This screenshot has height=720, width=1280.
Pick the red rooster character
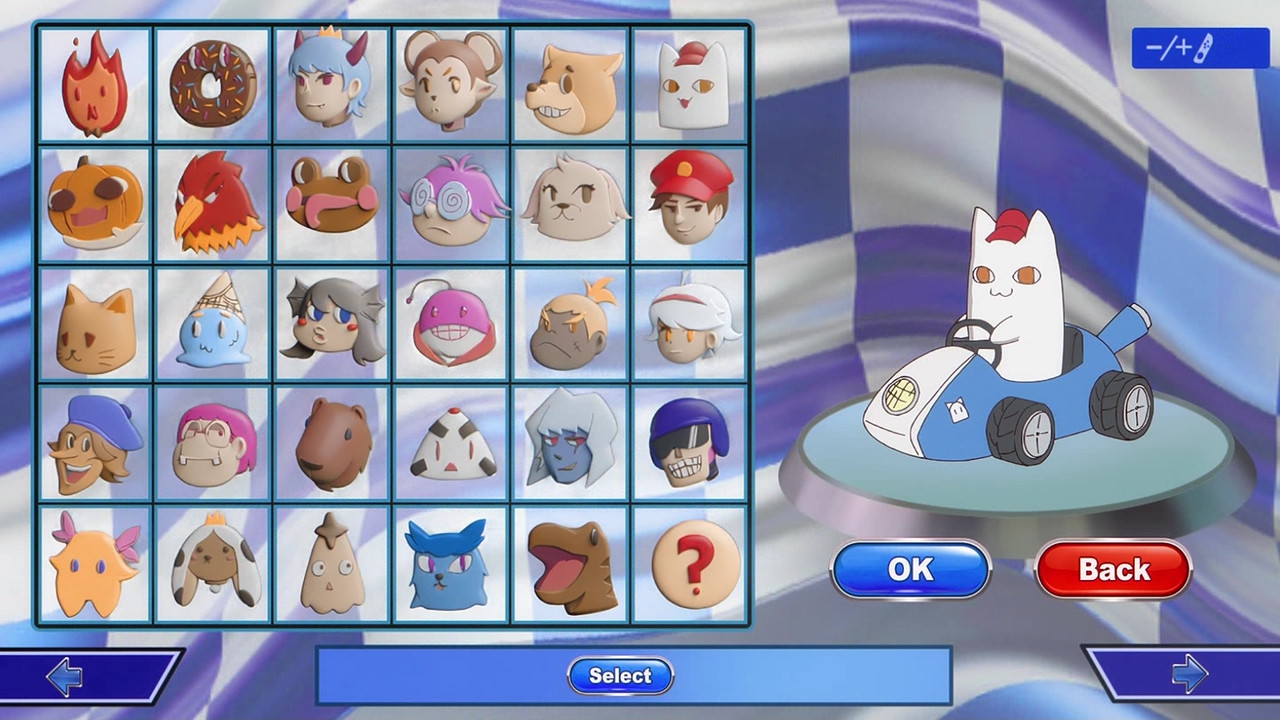[x=213, y=204]
